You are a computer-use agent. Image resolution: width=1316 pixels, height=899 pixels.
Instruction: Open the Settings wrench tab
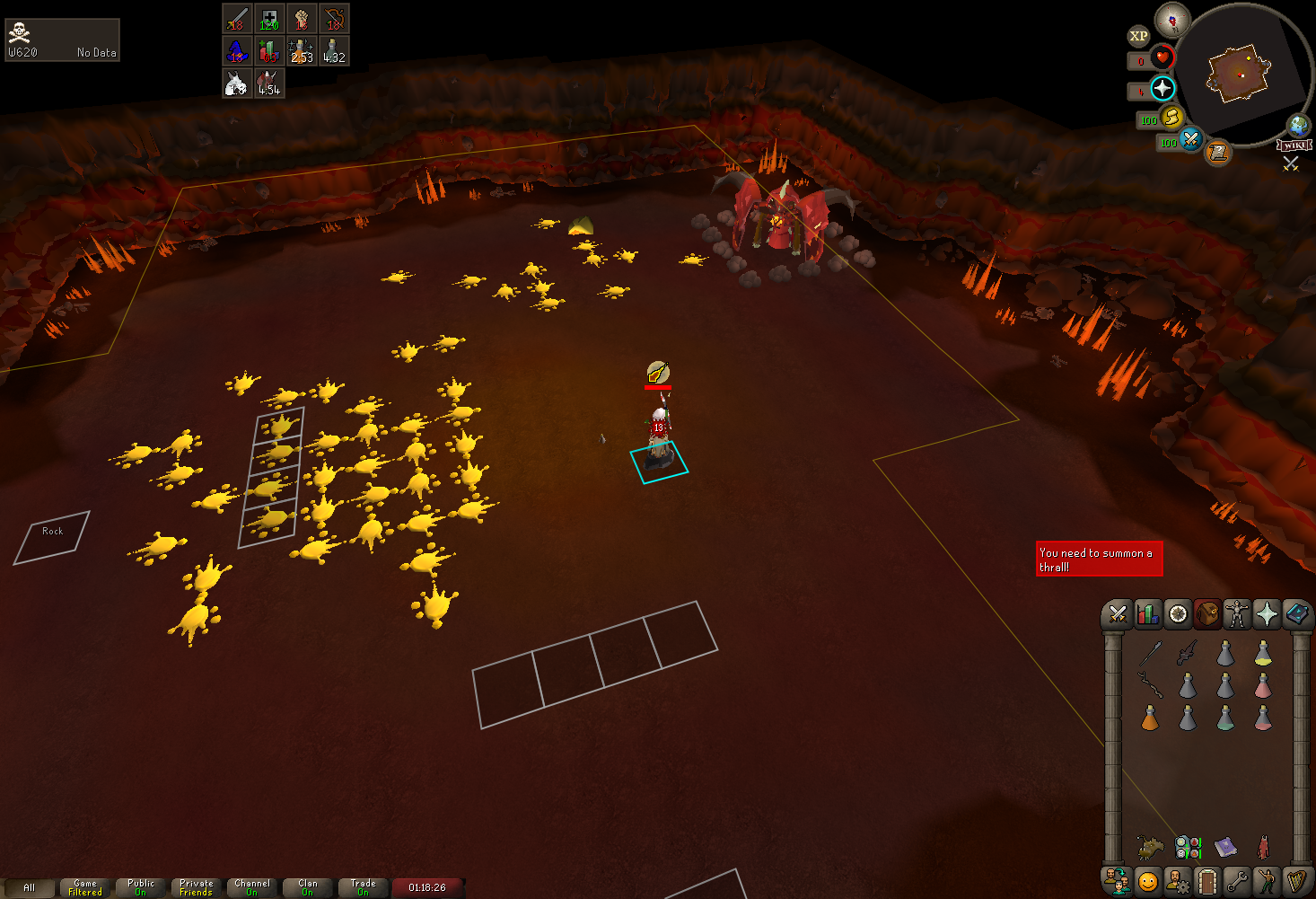point(1237,881)
